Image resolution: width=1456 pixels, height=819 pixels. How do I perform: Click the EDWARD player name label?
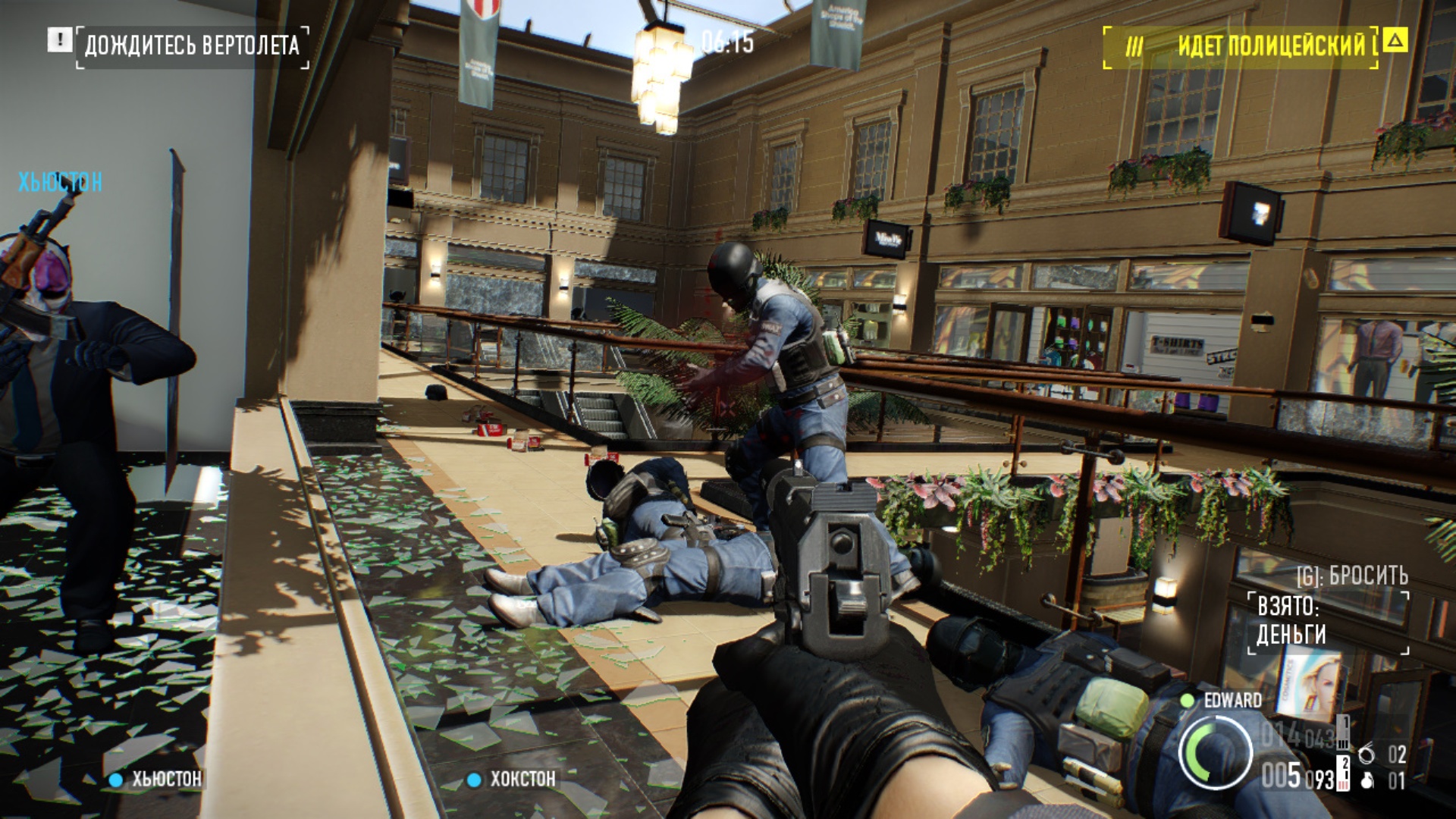tap(1232, 700)
